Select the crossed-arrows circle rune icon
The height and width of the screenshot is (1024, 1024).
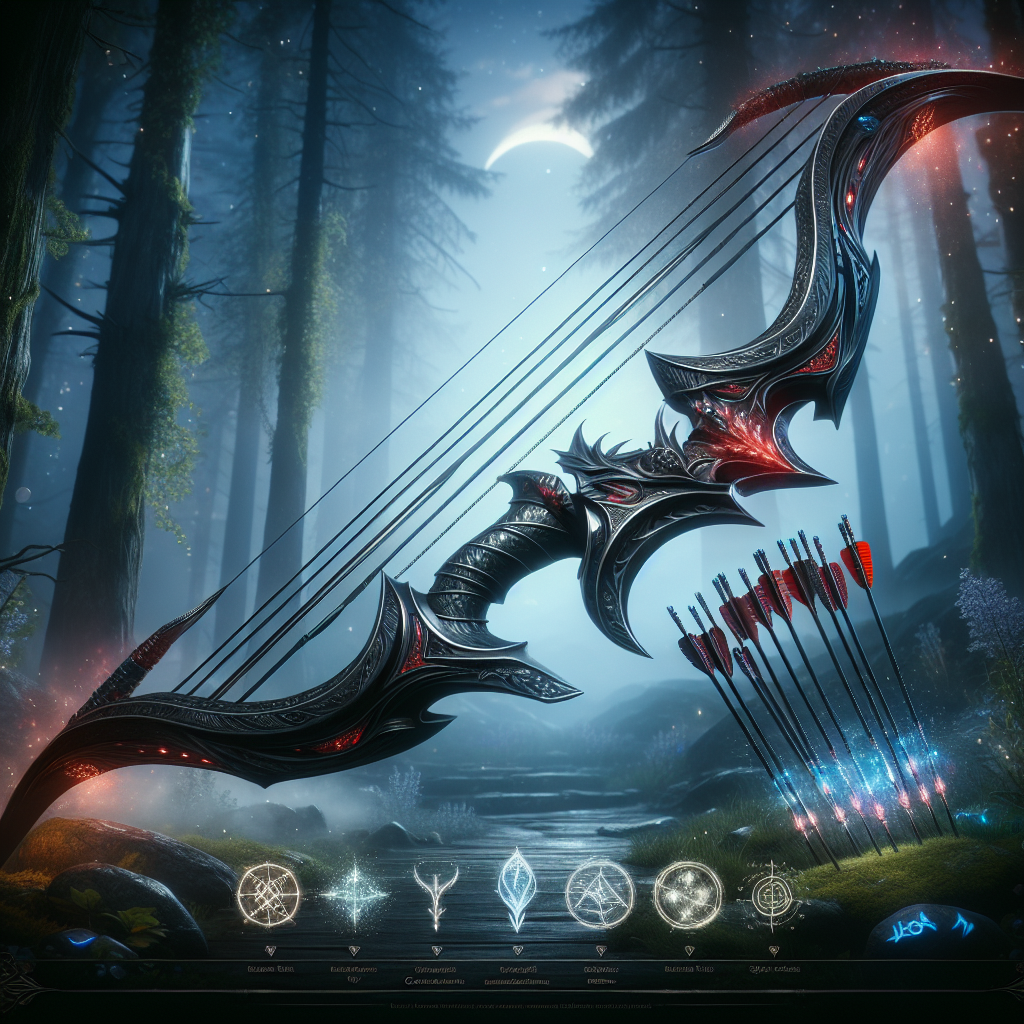coord(268,894)
